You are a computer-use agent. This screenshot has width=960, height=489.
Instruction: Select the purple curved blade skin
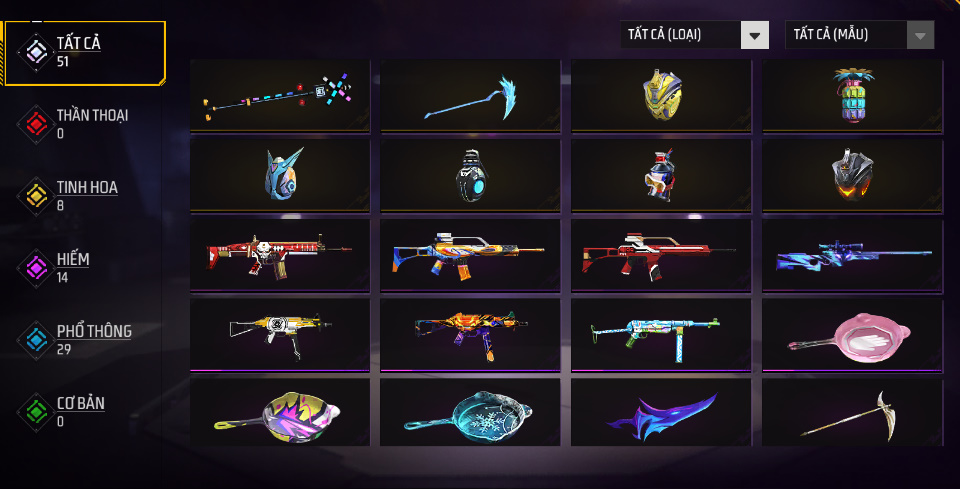pyautogui.click(x=661, y=413)
